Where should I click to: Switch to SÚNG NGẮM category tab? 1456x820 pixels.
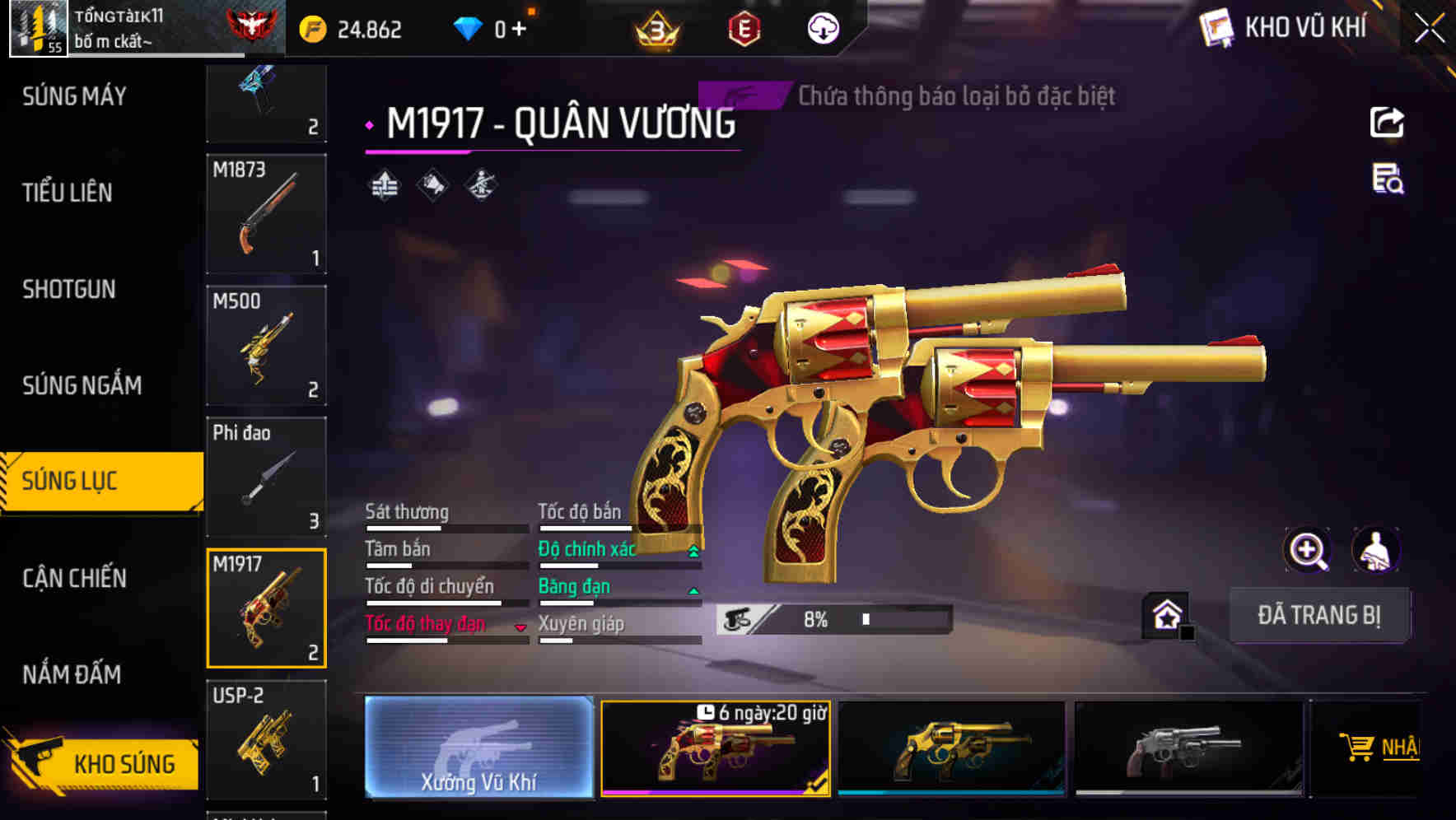(x=82, y=384)
